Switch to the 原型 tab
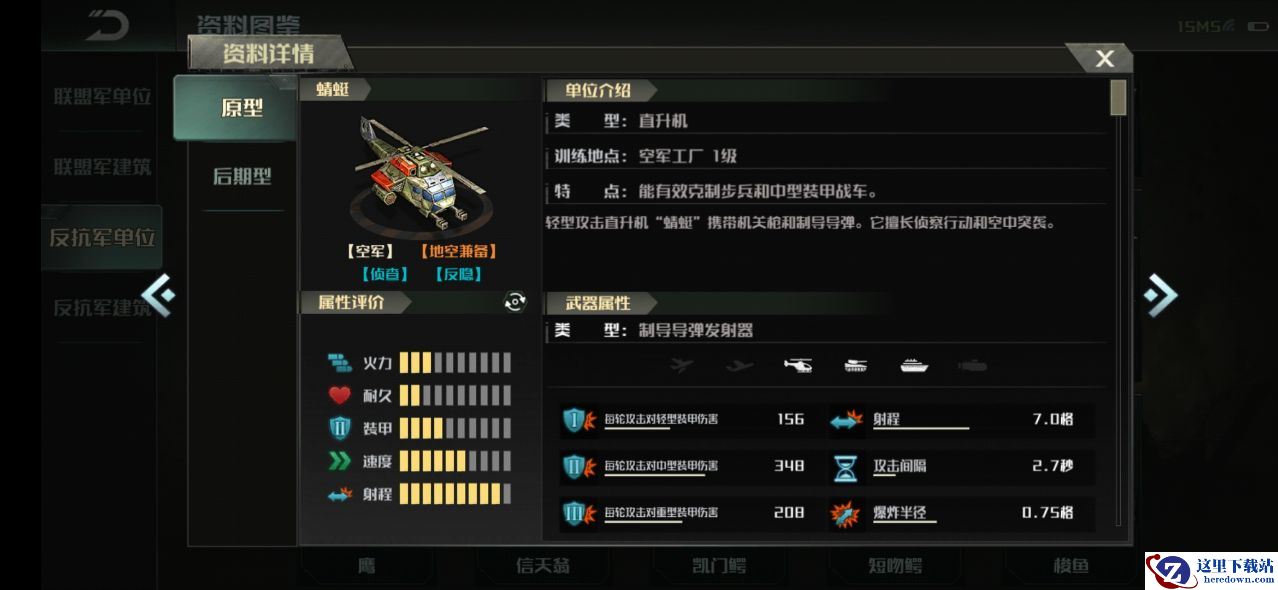 click(241, 108)
